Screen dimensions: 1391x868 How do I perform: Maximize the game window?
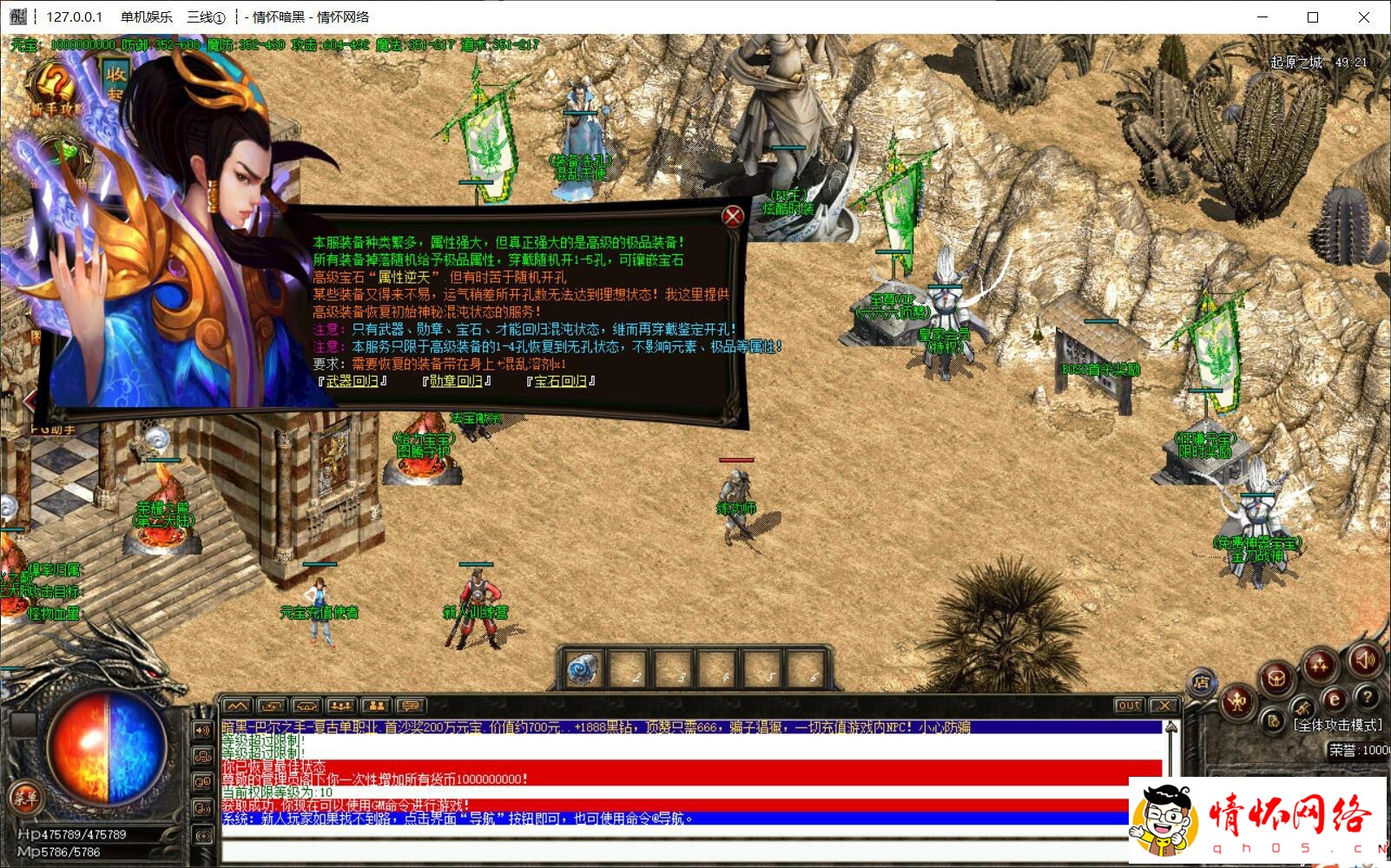point(1313,17)
